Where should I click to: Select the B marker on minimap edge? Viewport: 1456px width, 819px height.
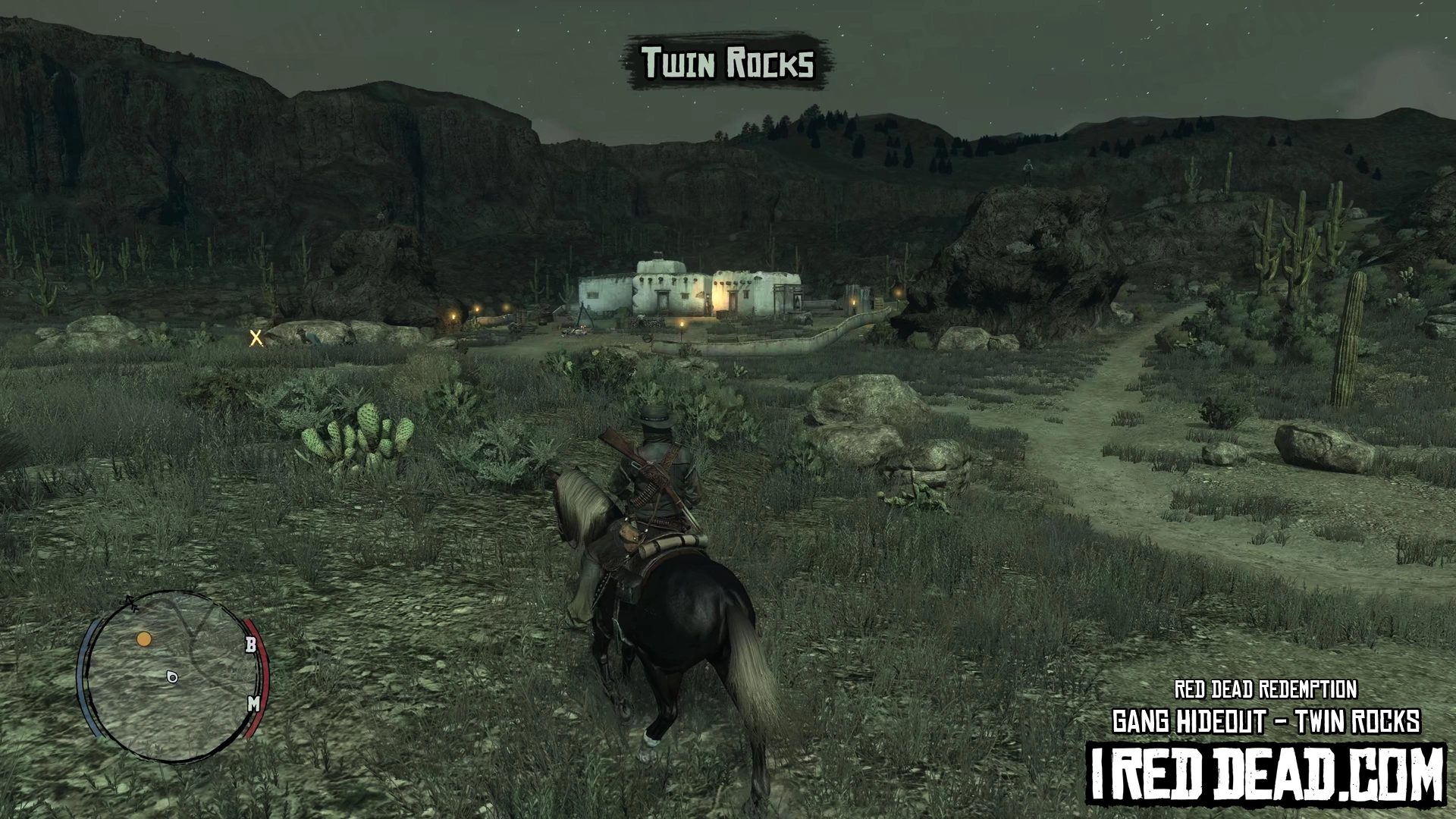pyautogui.click(x=251, y=645)
